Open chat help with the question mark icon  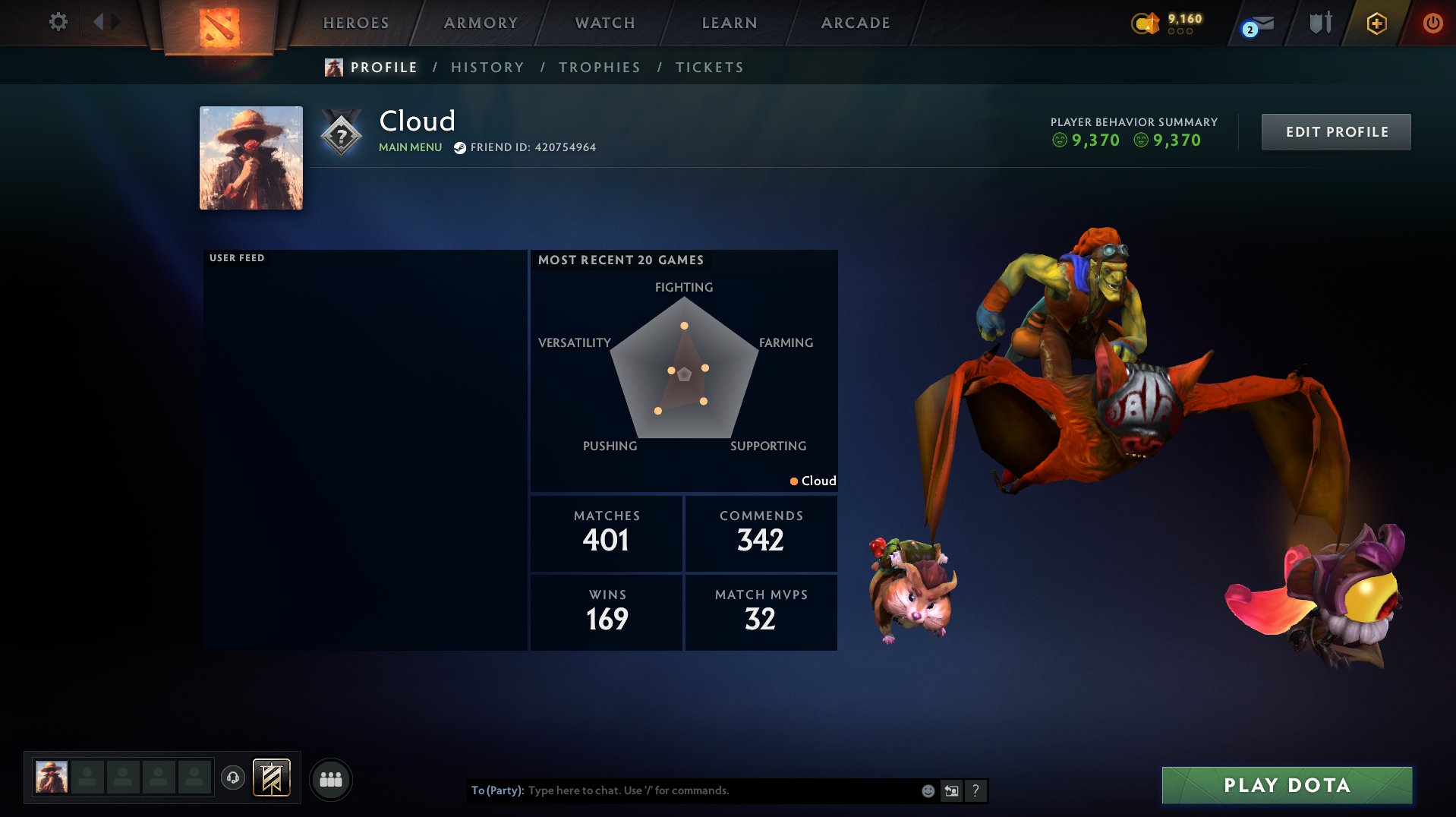pyautogui.click(x=976, y=790)
